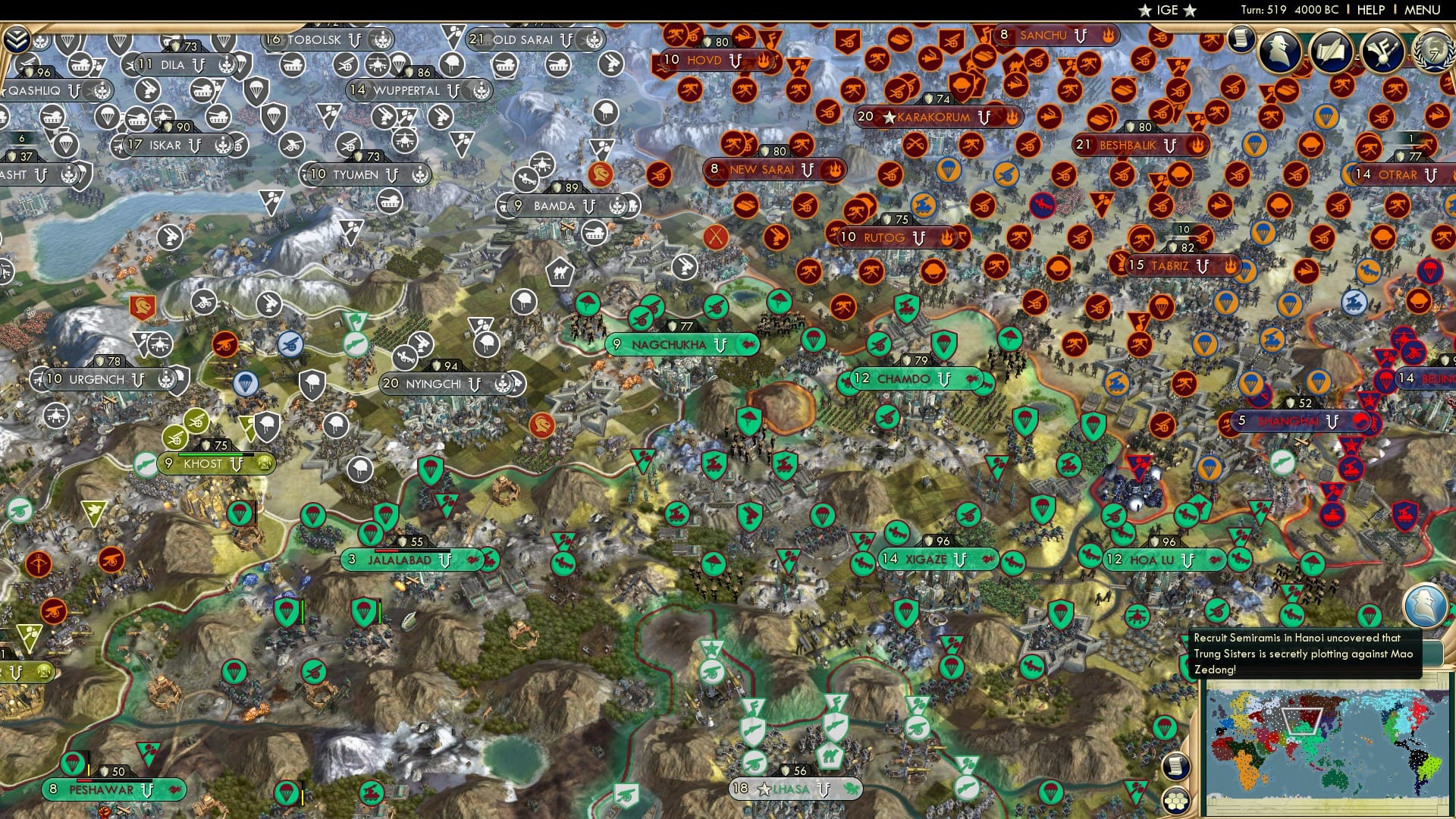Click the war indicator icon on Shanghai's banner

tap(1360, 420)
